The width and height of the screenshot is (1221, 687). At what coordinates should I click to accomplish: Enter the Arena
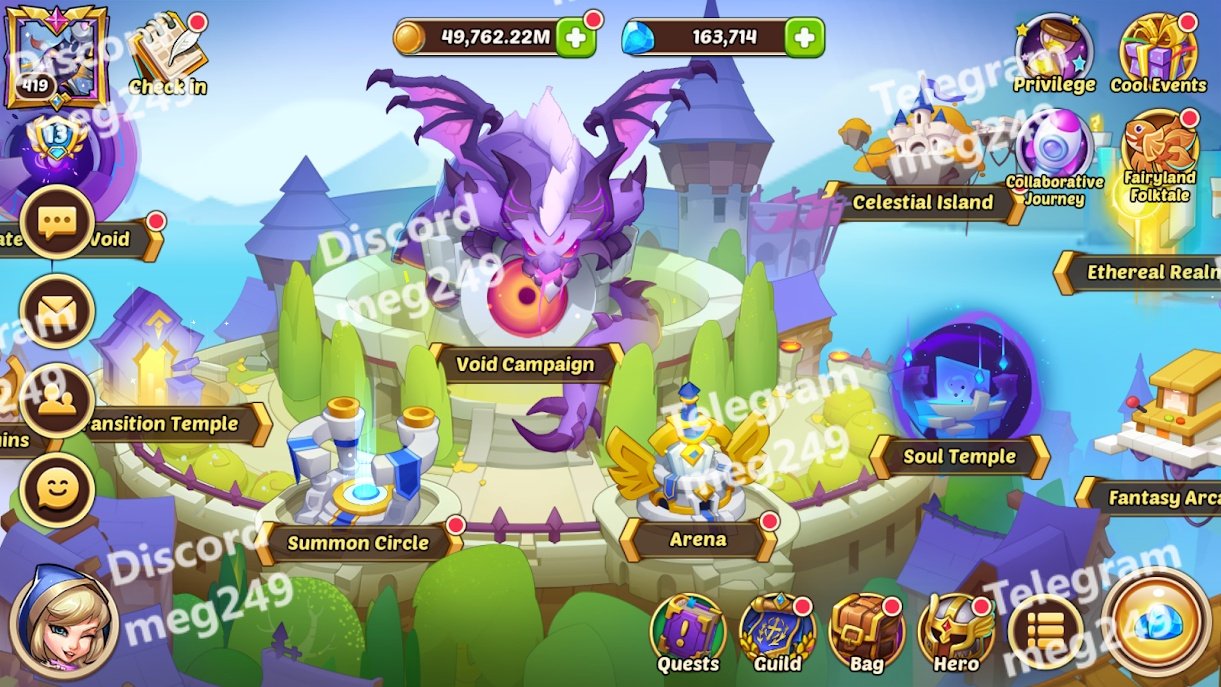tap(698, 540)
